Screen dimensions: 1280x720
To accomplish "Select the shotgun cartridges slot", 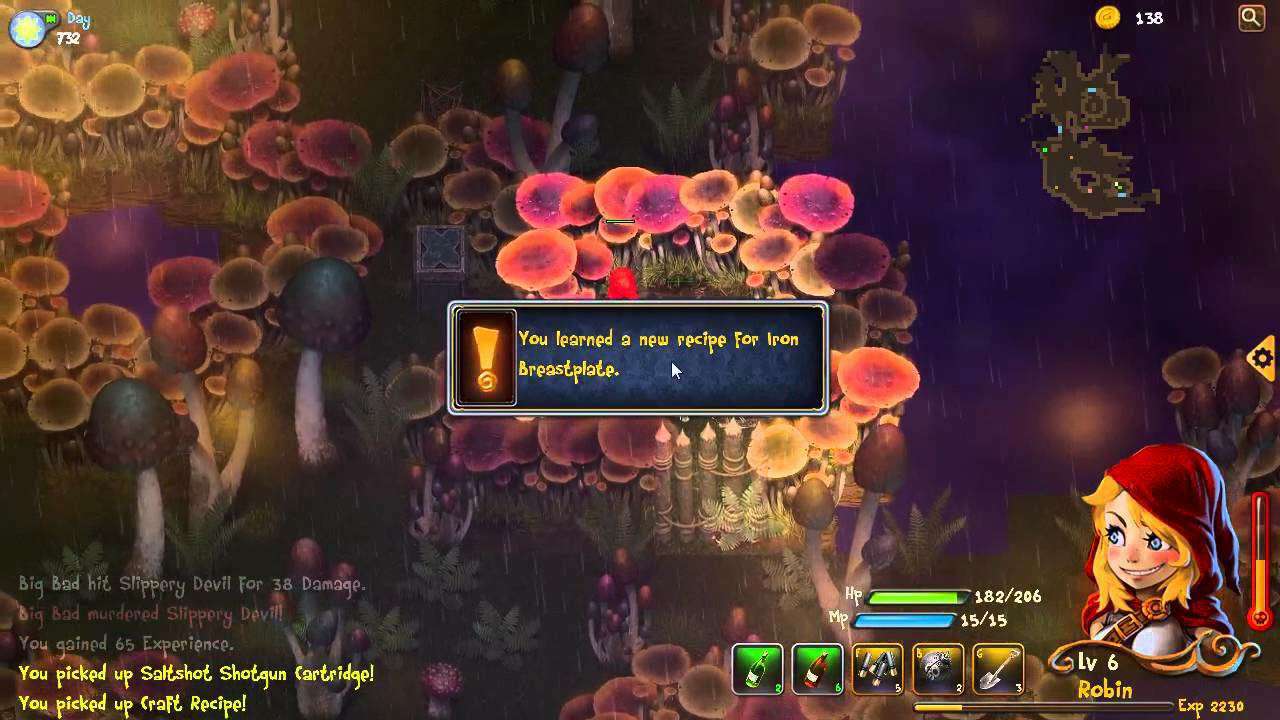I will click(877, 669).
